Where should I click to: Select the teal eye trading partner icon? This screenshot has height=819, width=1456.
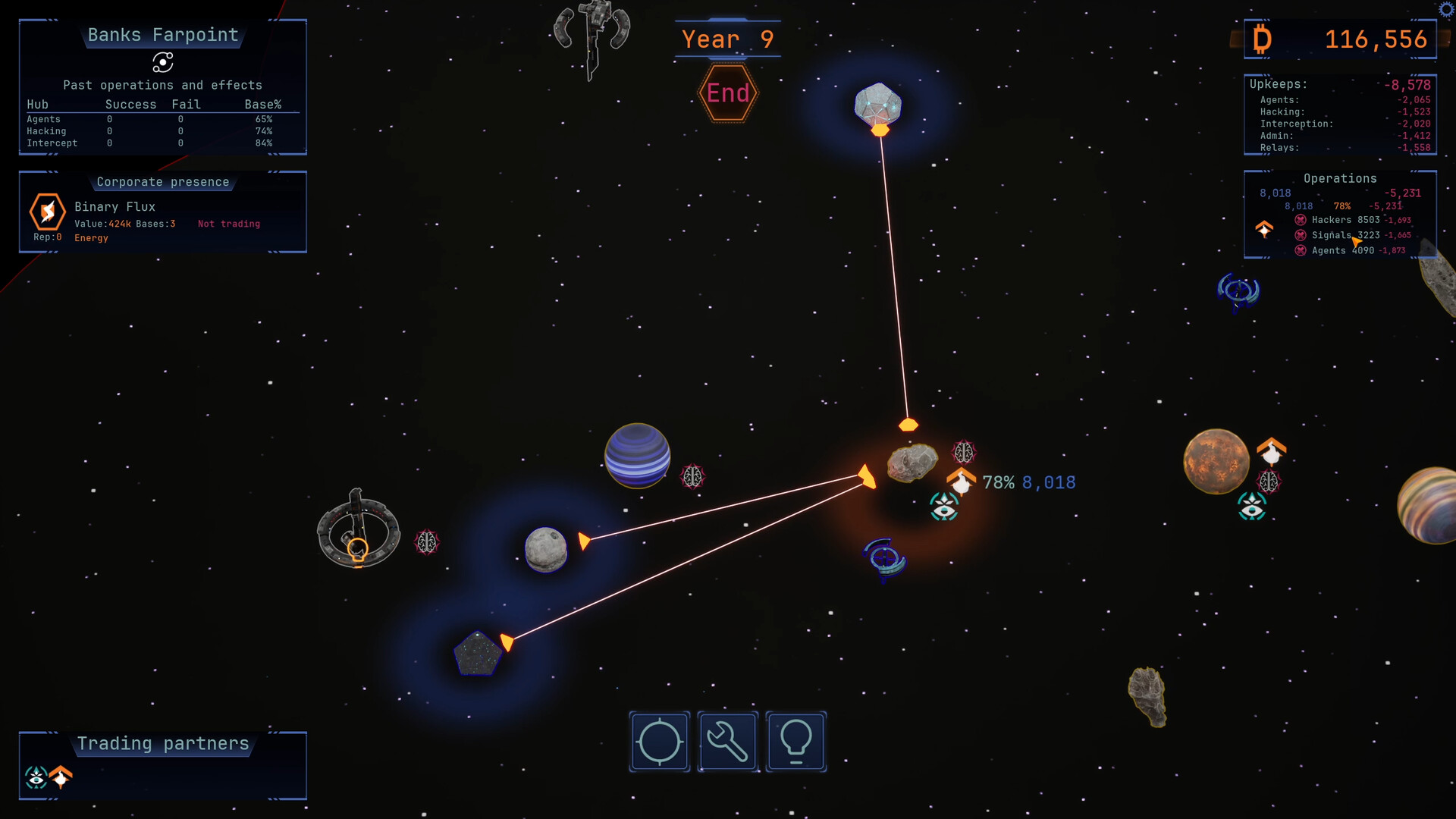click(x=36, y=777)
